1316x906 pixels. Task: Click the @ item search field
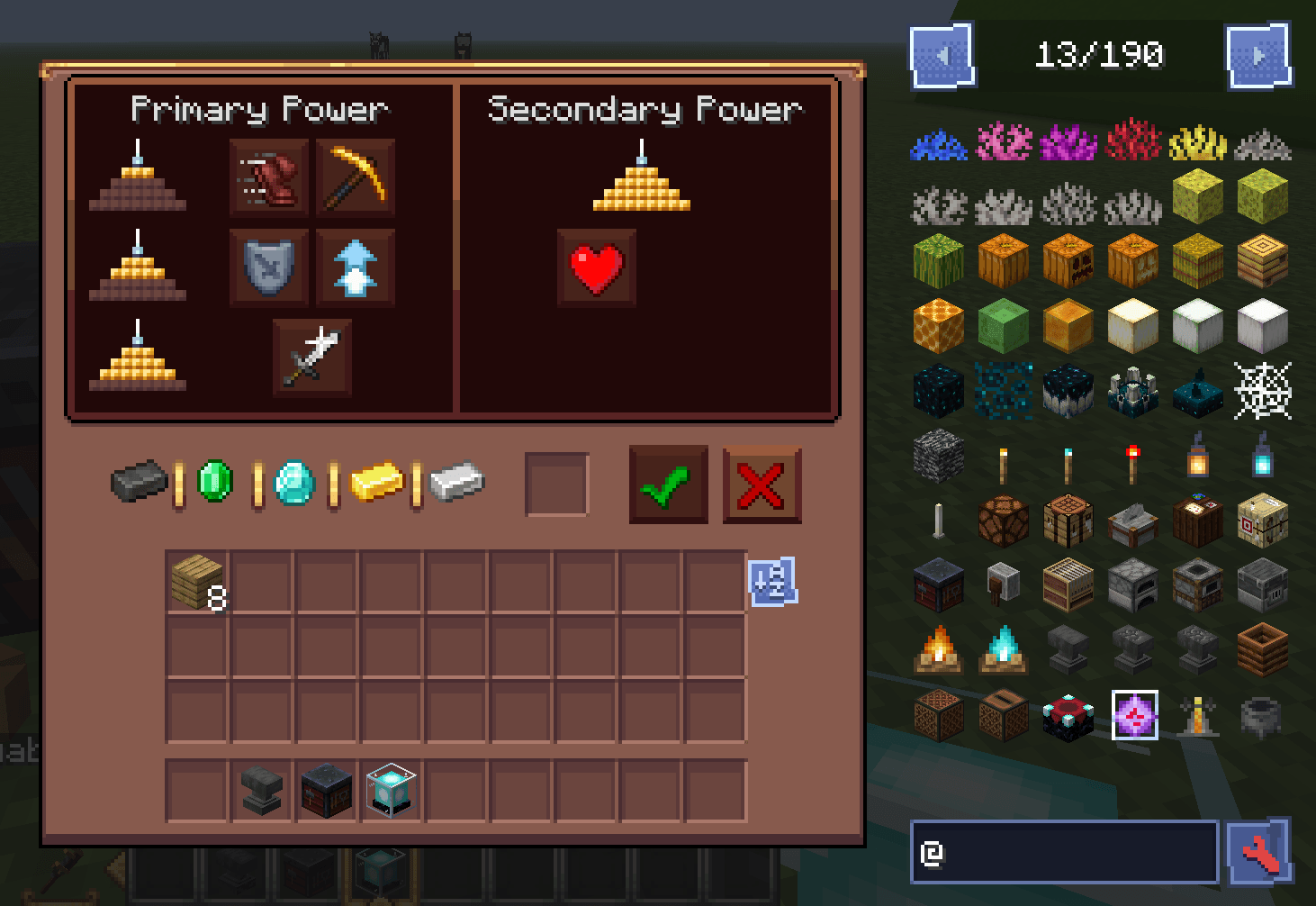[1062, 852]
